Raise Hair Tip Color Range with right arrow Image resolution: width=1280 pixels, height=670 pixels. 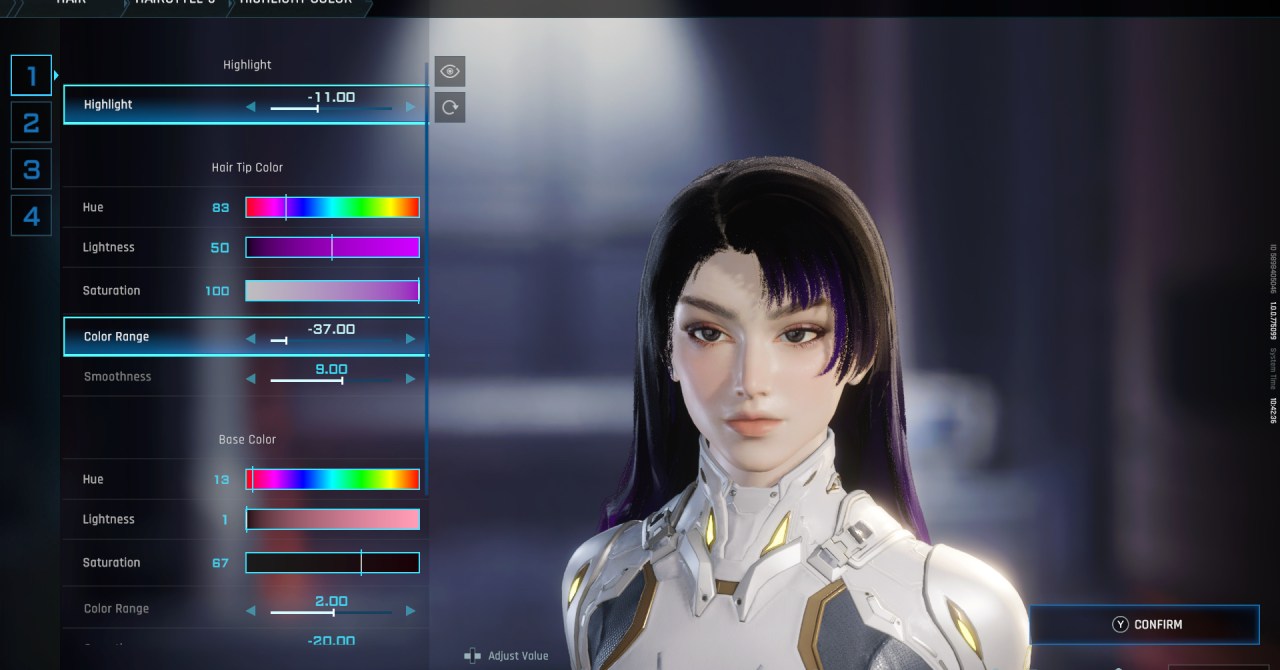(x=410, y=339)
